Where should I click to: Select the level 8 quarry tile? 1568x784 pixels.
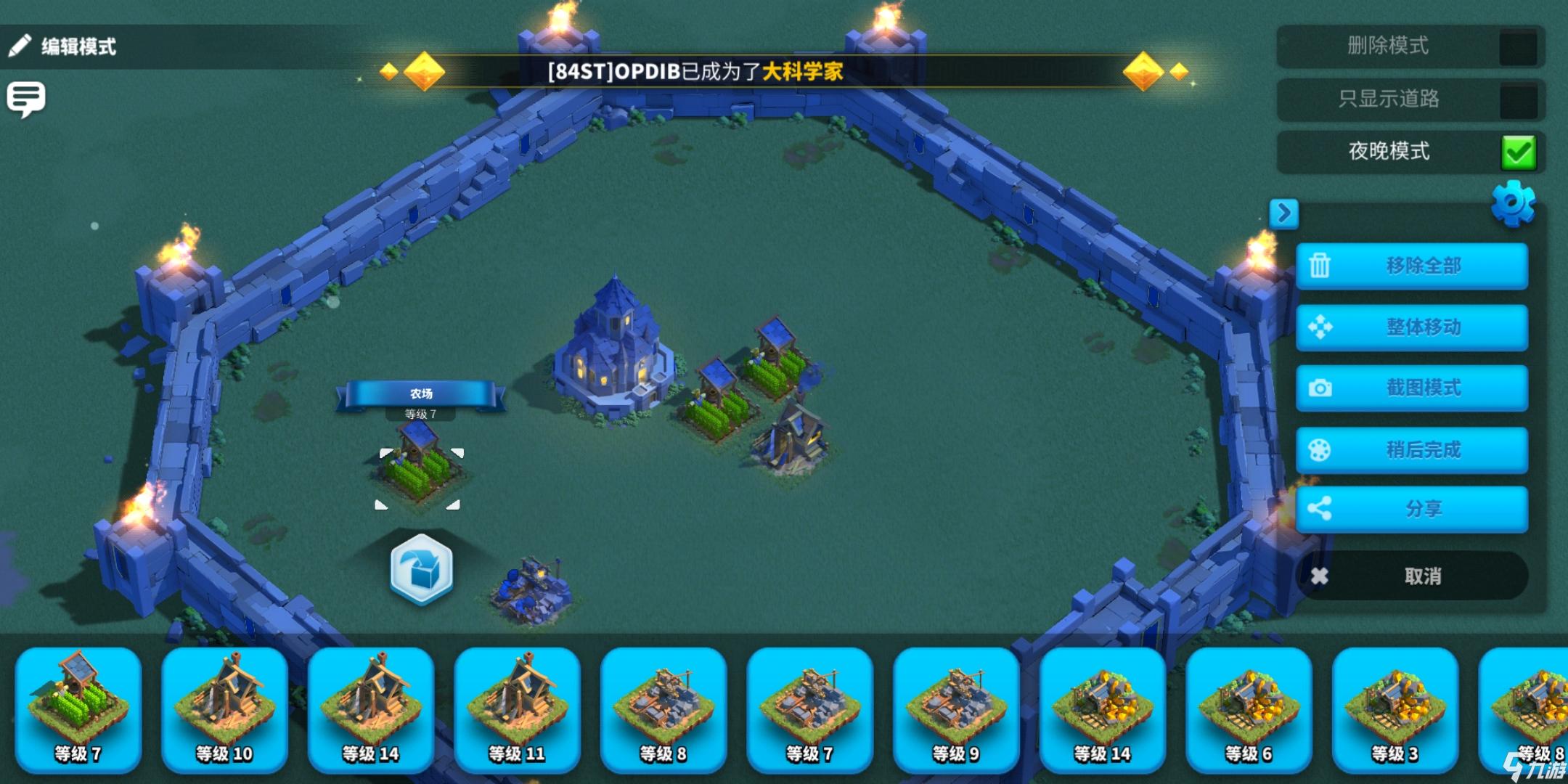click(663, 709)
